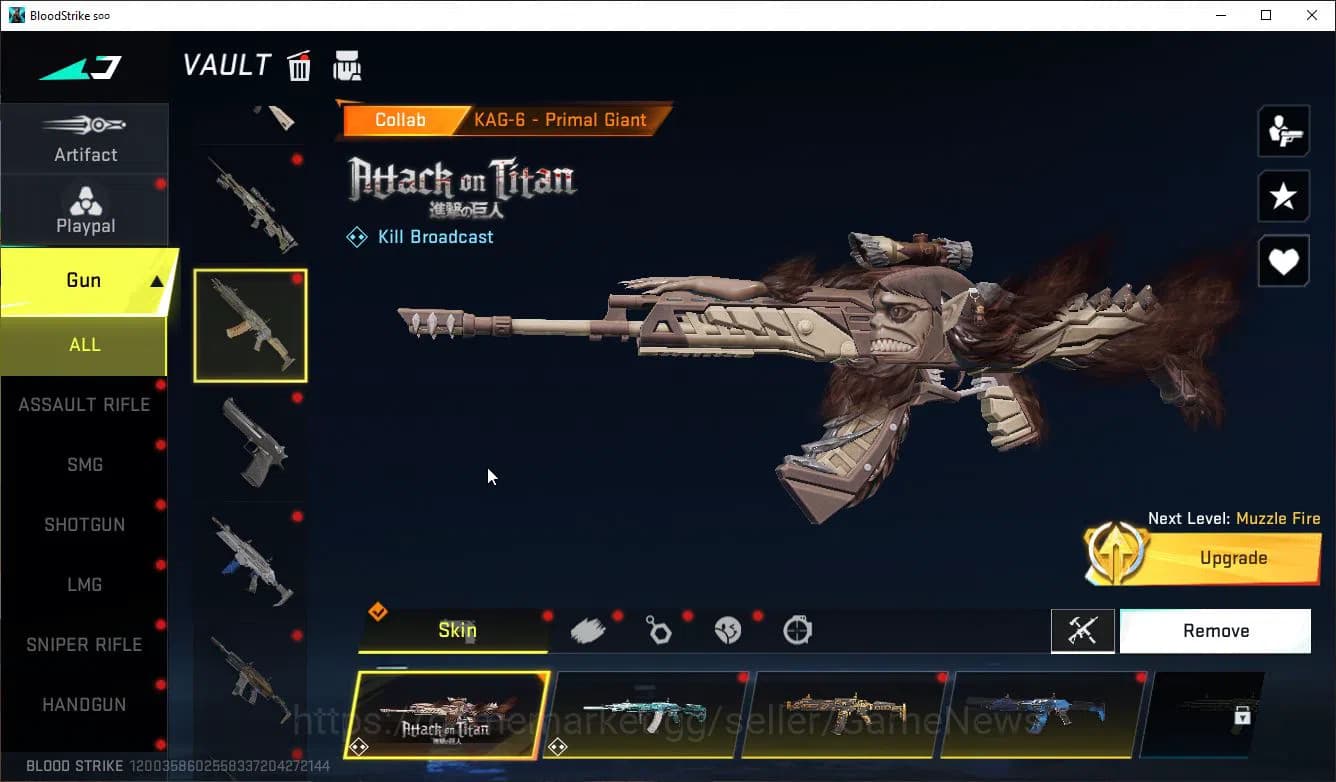
Task: Select the charm attachment icon
Action: [x=658, y=629]
